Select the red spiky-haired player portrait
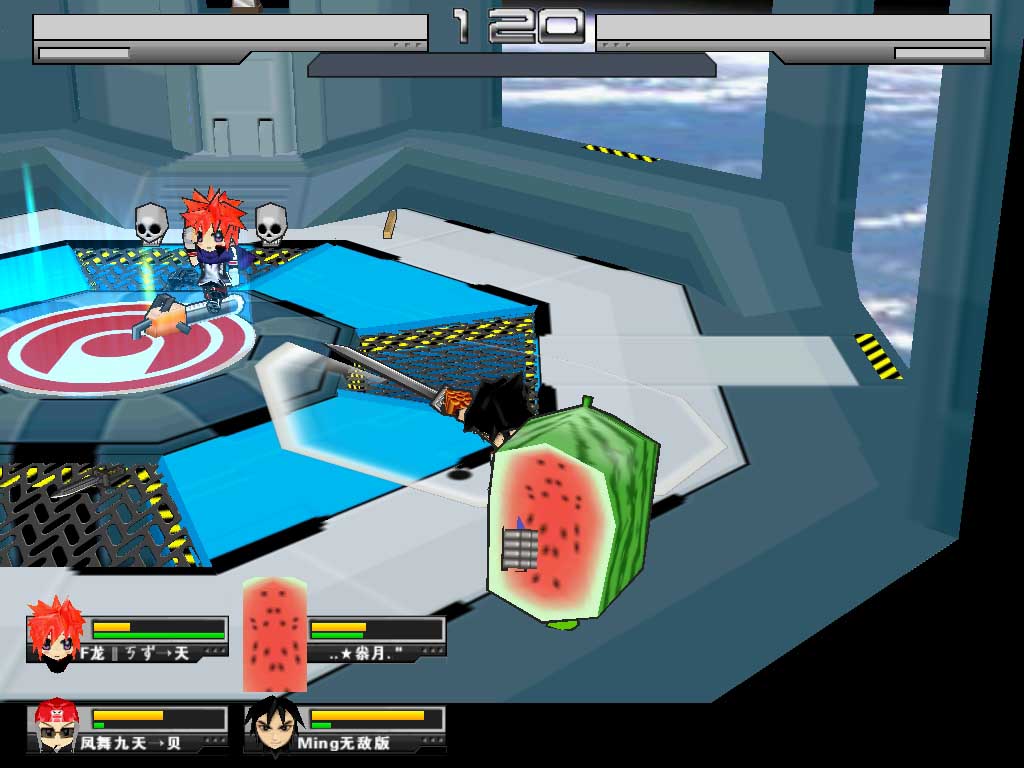 [56, 634]
